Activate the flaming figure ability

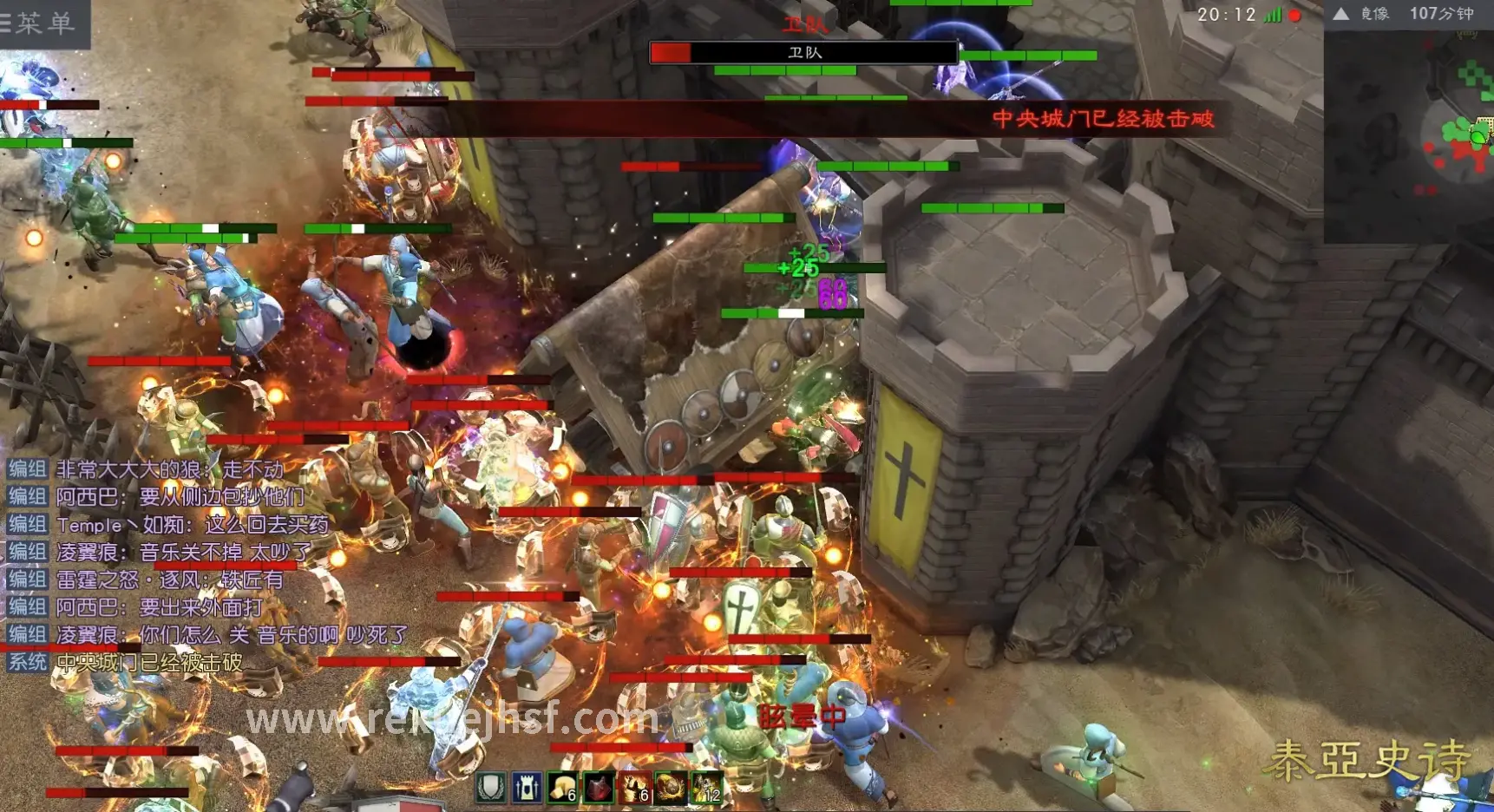click(x=634, y=787)
